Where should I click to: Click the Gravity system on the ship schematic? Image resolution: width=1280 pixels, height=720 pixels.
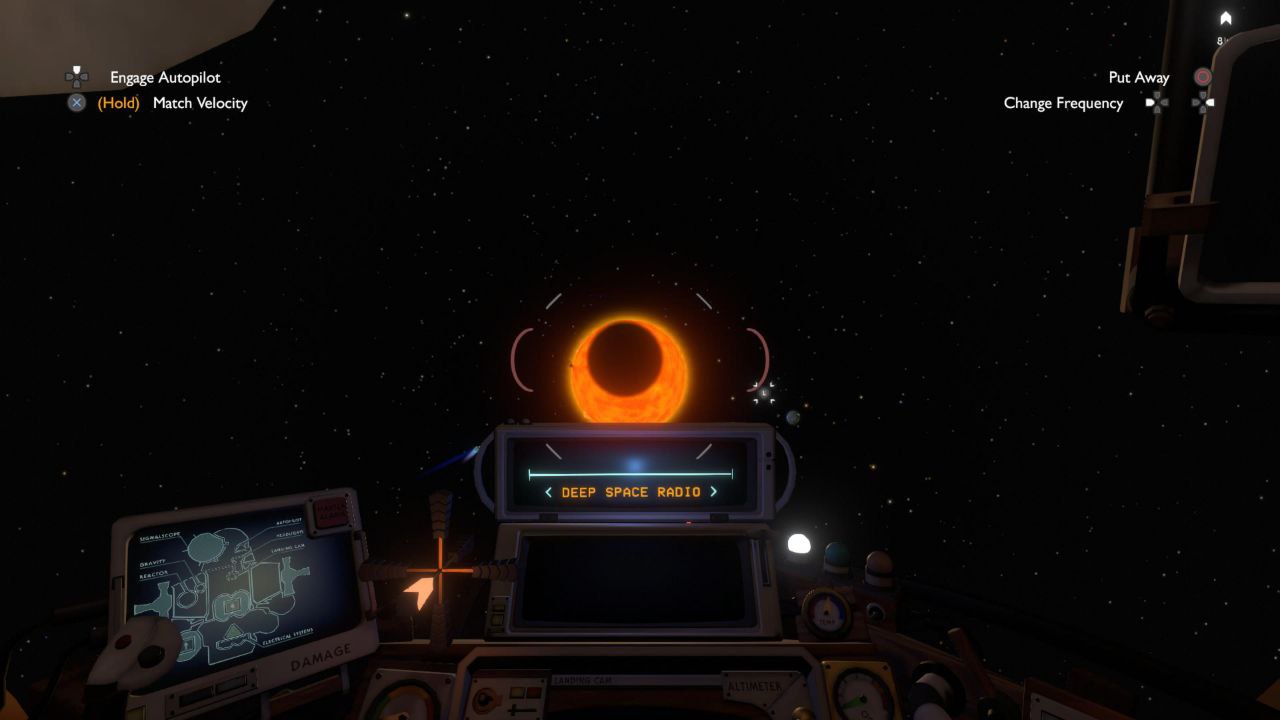153,562
